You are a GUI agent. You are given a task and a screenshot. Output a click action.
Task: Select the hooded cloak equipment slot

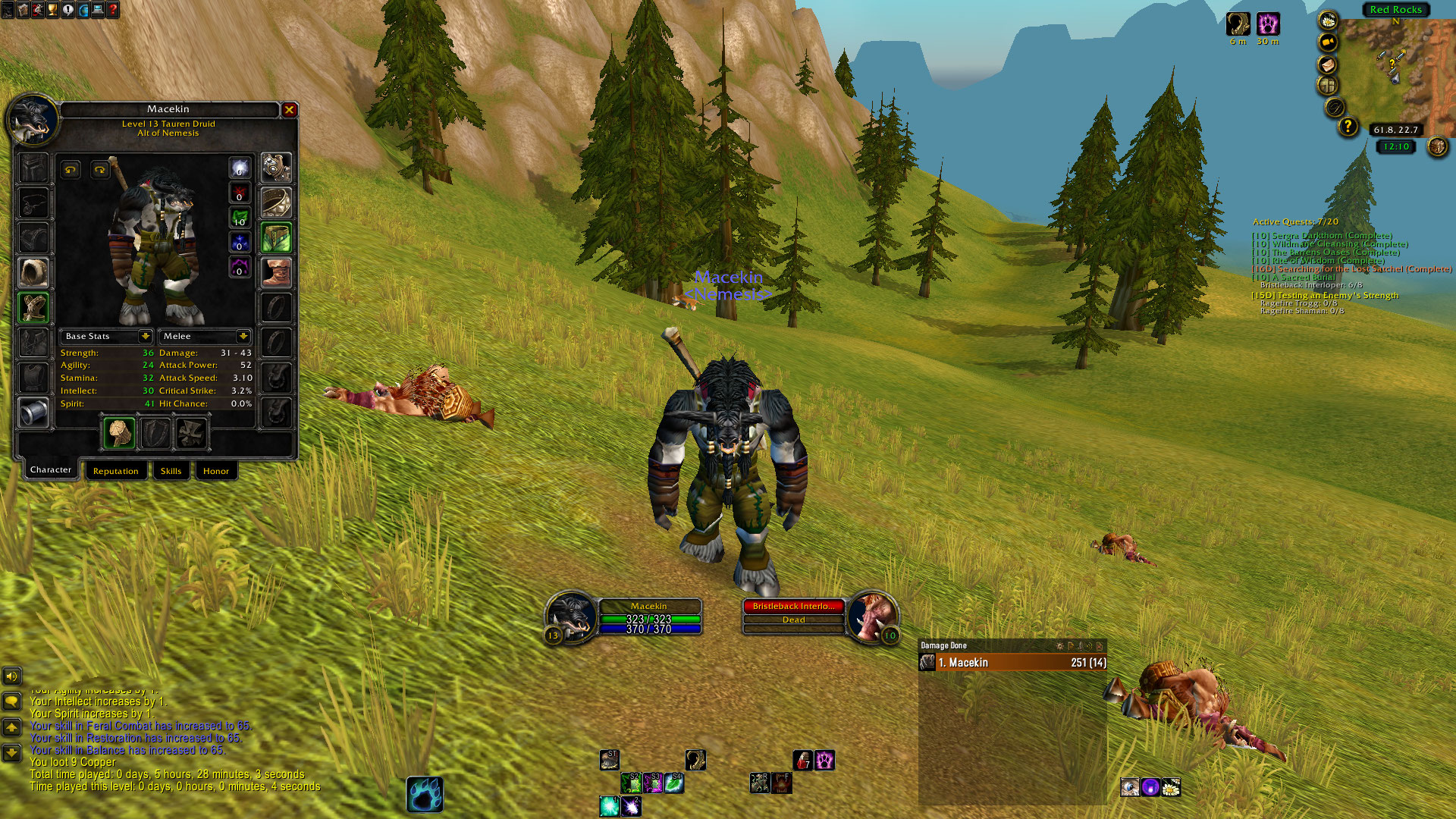click(x=33, y=272)
